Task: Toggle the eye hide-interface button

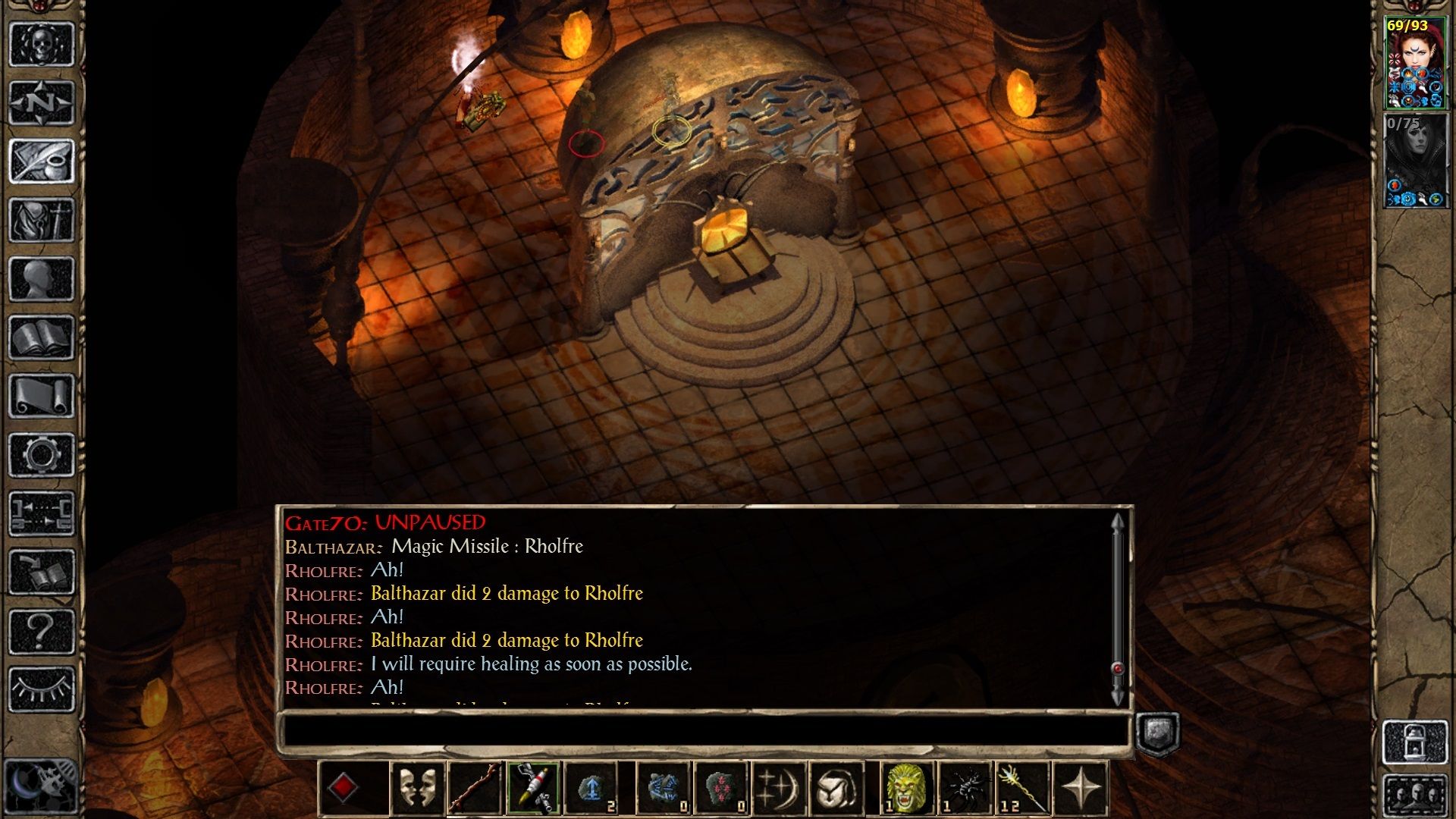Action: 41,689
